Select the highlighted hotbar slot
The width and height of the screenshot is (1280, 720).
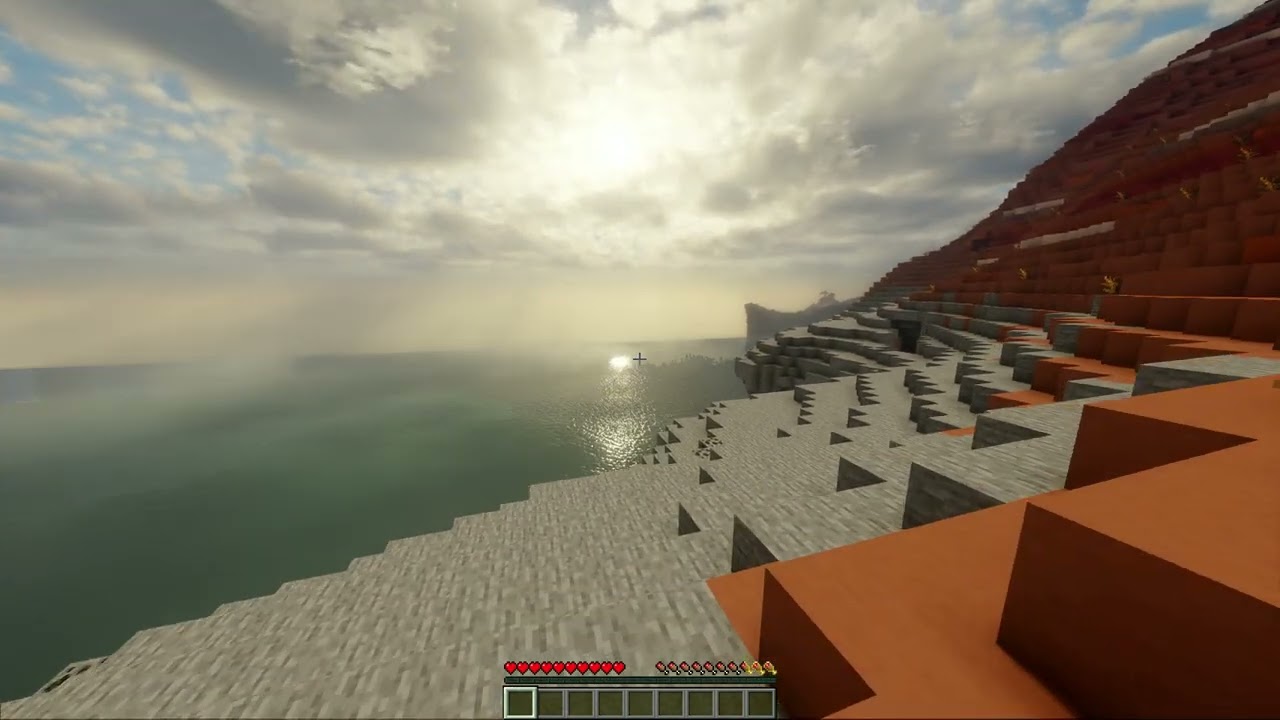(x=520, y=702)
